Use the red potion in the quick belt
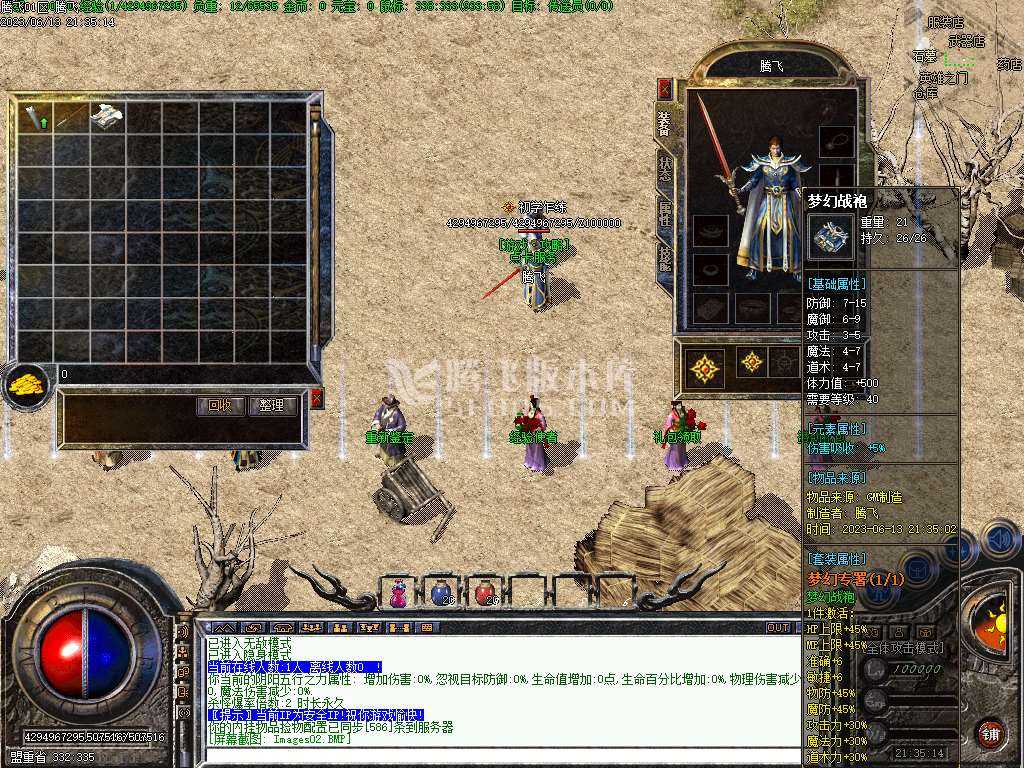This screenshot has width=1024, height=768. point(485,594)
